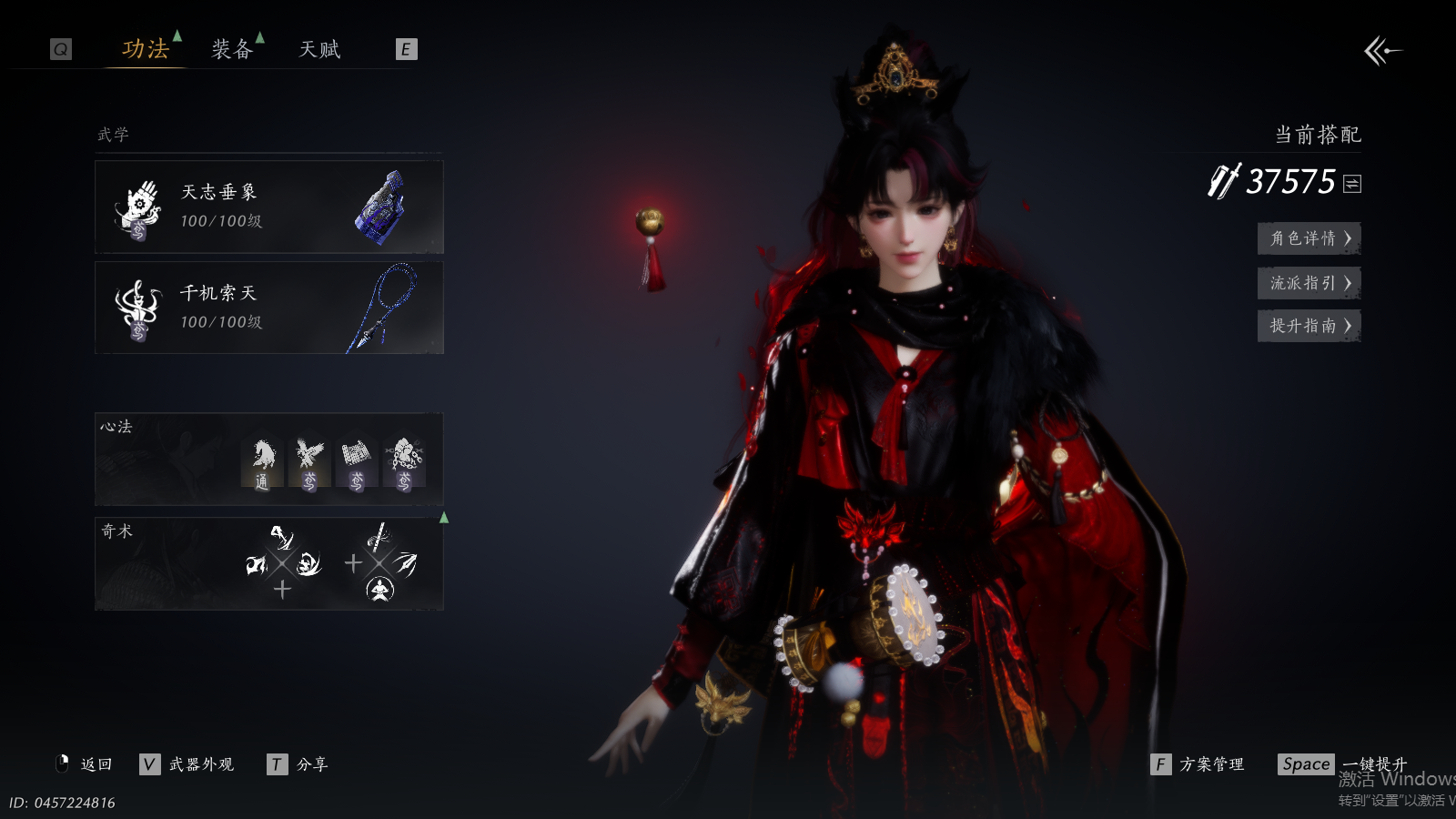Image resolution: width=1456 pixels, height=819 pixels.
Task: Select the eagle 心法 icon
Action: tap(309, 463)
